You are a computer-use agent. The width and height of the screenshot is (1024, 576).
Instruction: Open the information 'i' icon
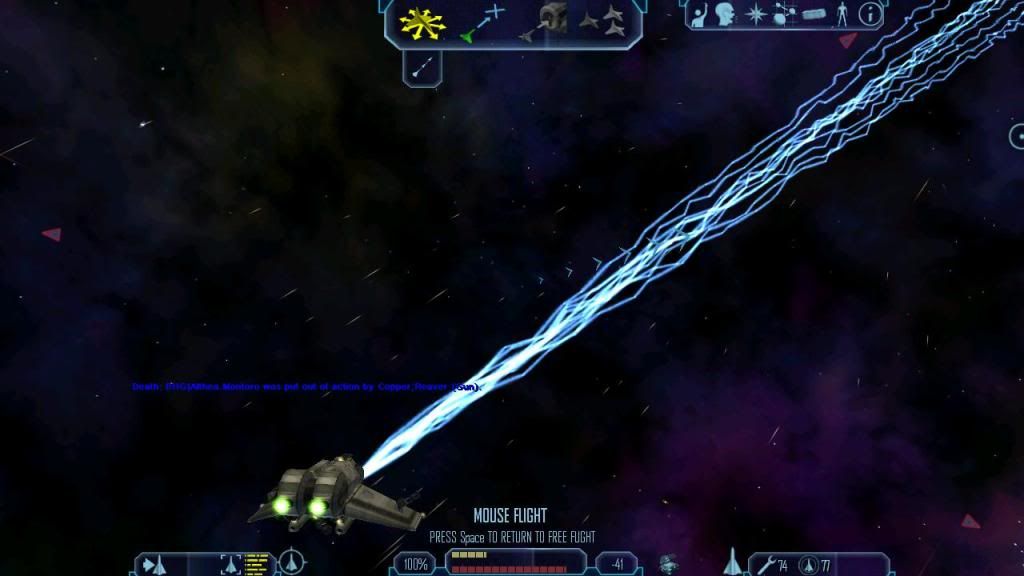(870, 16)
